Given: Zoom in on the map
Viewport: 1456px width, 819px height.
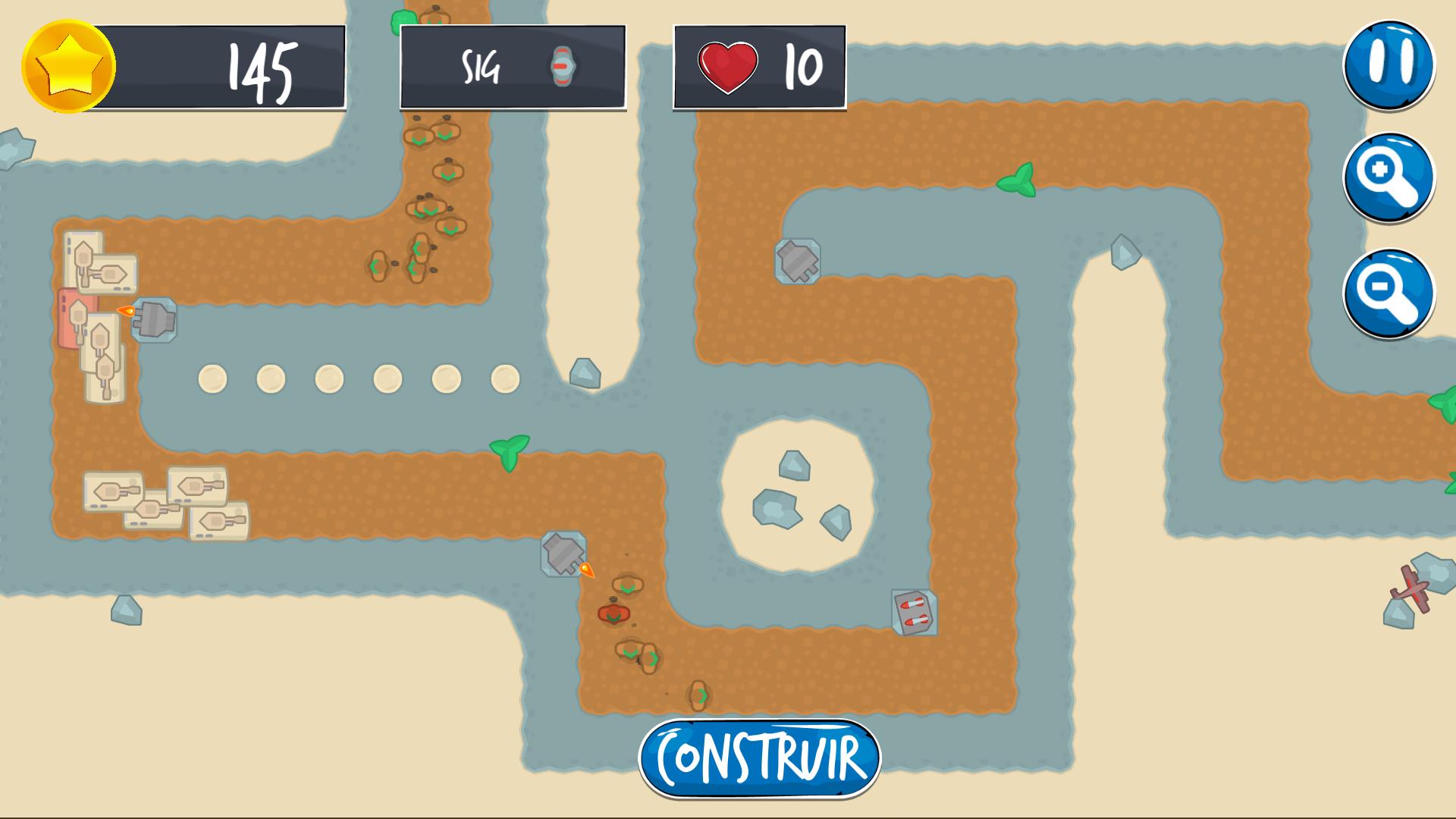Looking at the screenshot, I should (1389, 177).
